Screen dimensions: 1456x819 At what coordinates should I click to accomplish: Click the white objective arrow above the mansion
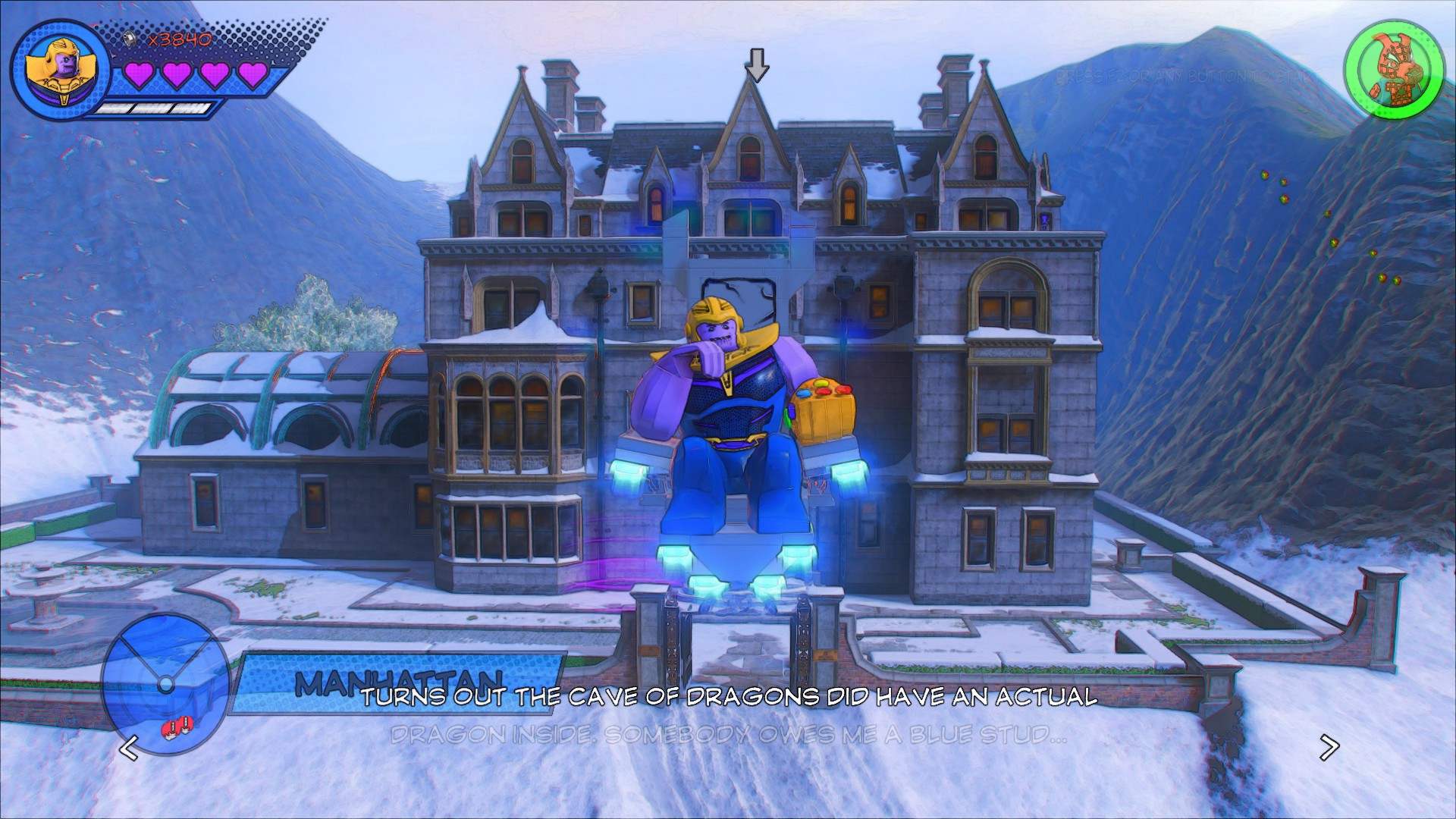pyautogui.click(x=757, y=66)
